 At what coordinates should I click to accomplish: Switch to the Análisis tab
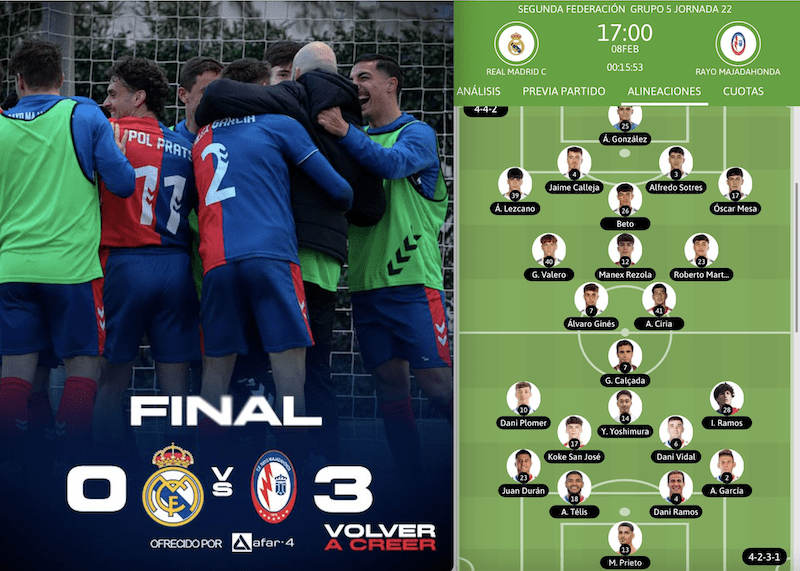(478, 91)
